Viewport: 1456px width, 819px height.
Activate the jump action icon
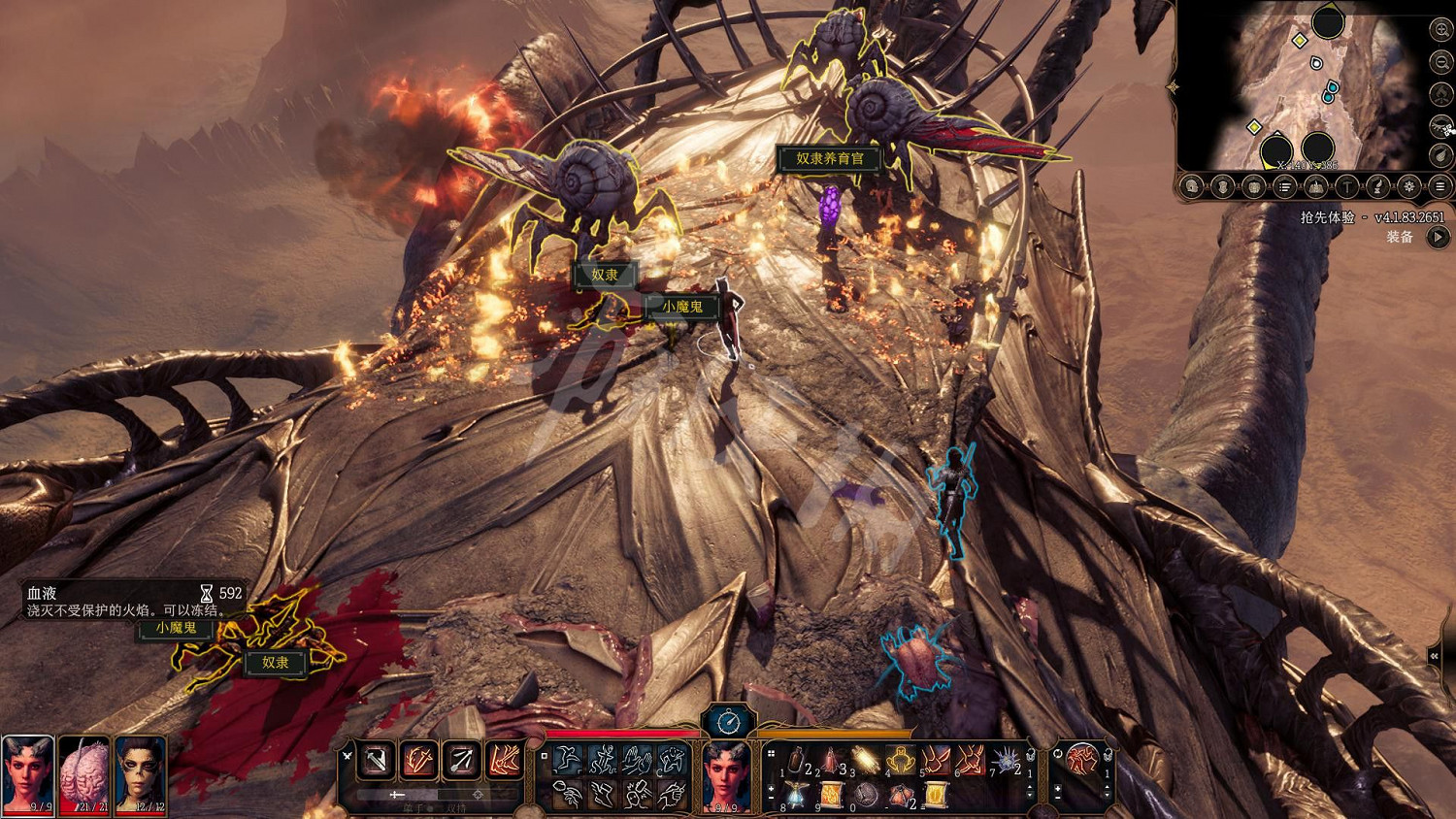pyautogui.click(x=568, y=760)
